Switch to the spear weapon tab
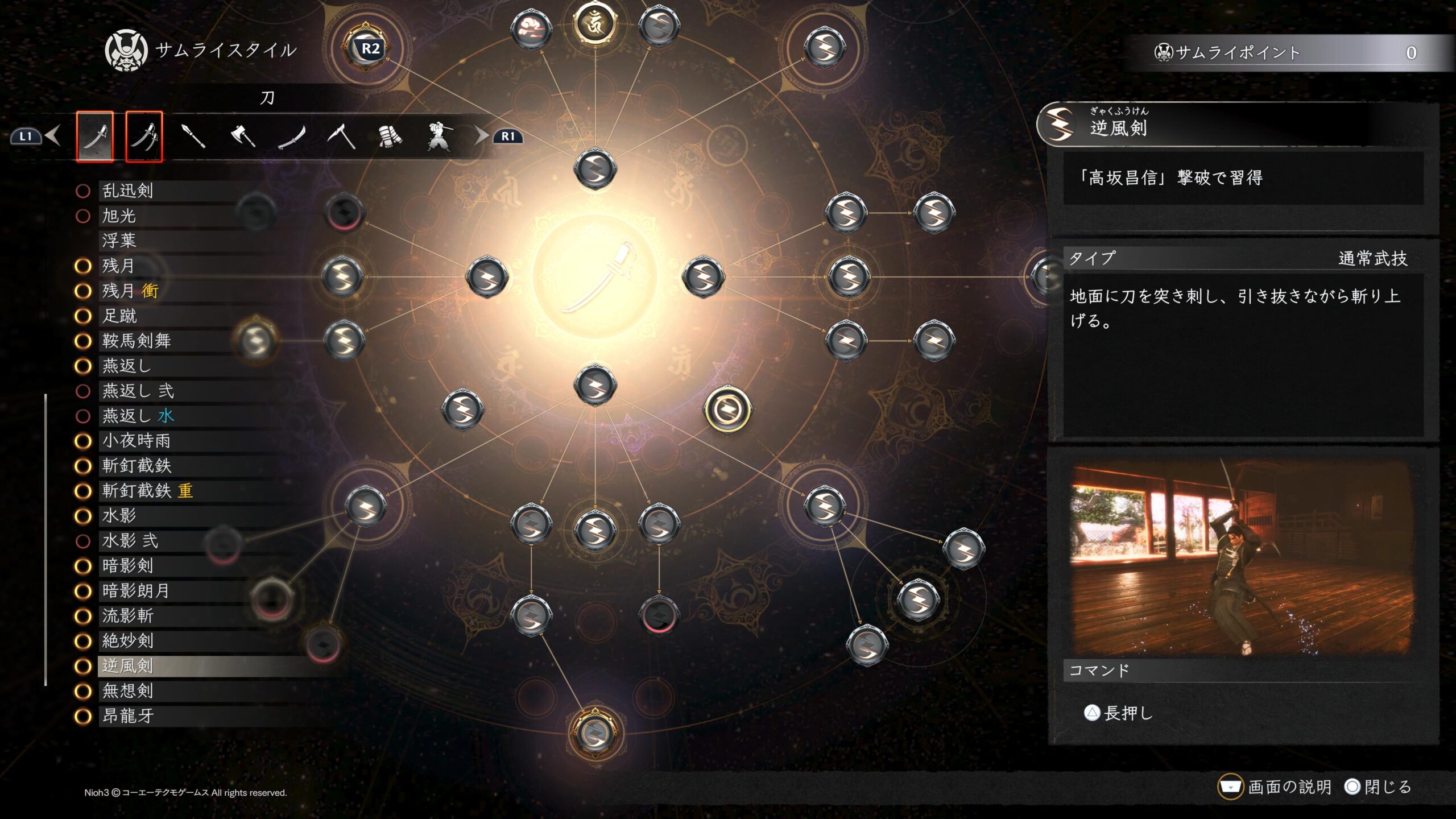 coord(193,136)
